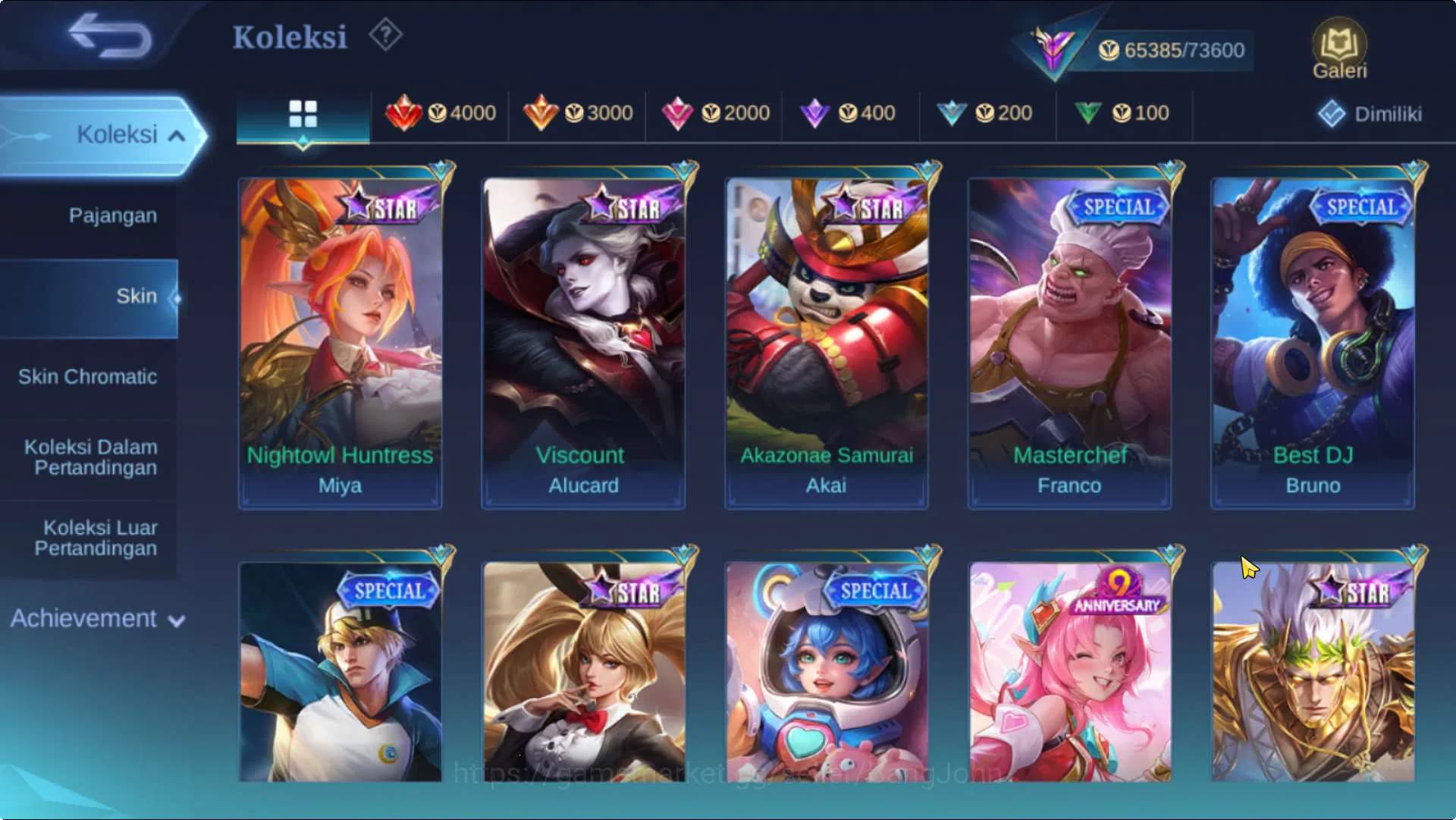Select the orange diamond 3000 ticket filter
The width and height of the screenshot is (1456, 820).
(x=579, y=114)
